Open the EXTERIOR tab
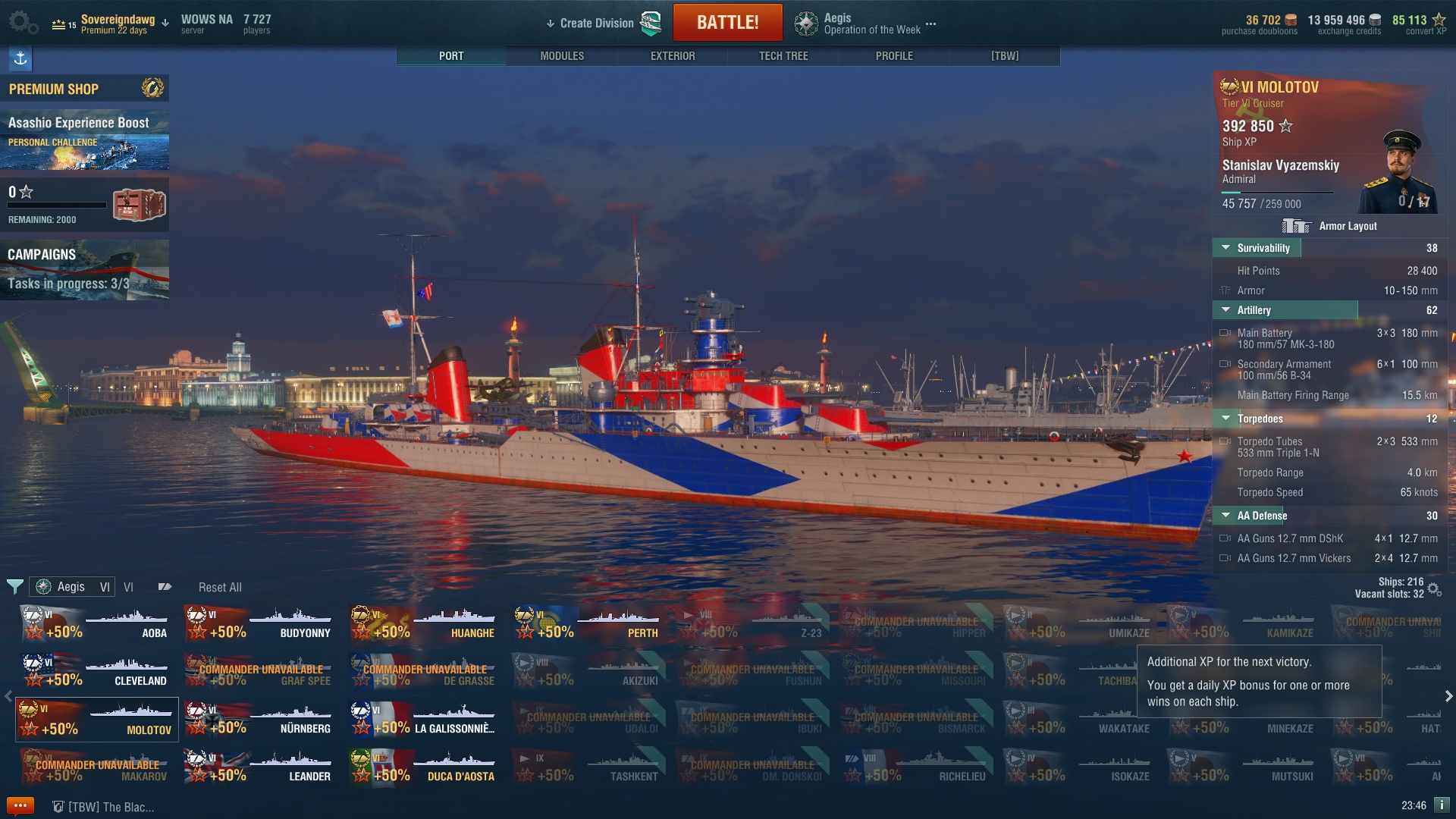This screenshot has width=1456, height=819. (x=673, y=56)
